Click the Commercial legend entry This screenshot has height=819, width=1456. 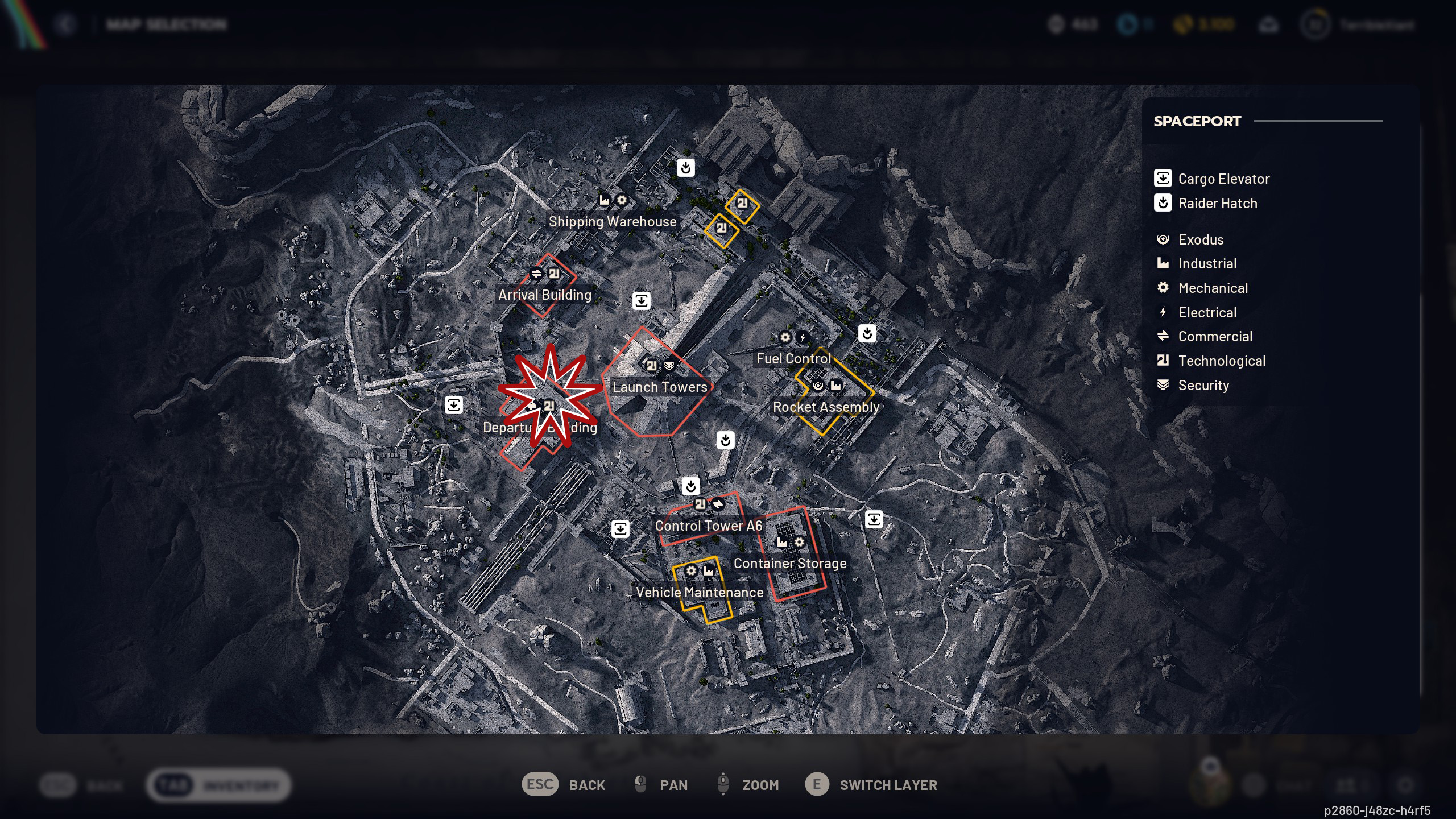[1215, 336]
